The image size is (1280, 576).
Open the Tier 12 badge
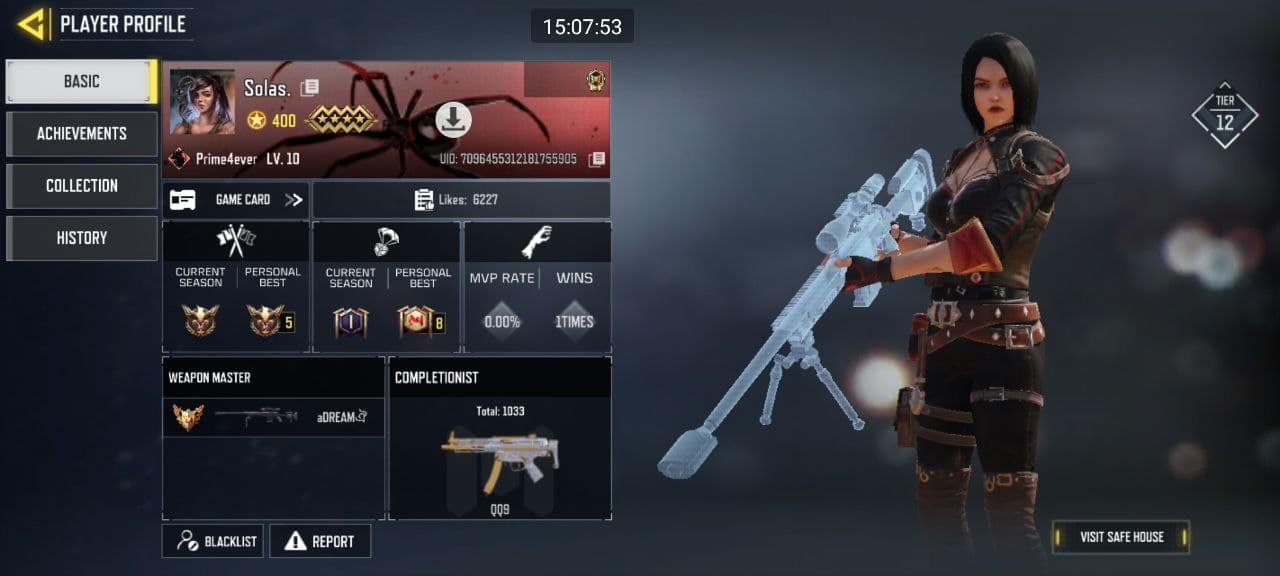pyautogui.click(x=1224, y=116)
